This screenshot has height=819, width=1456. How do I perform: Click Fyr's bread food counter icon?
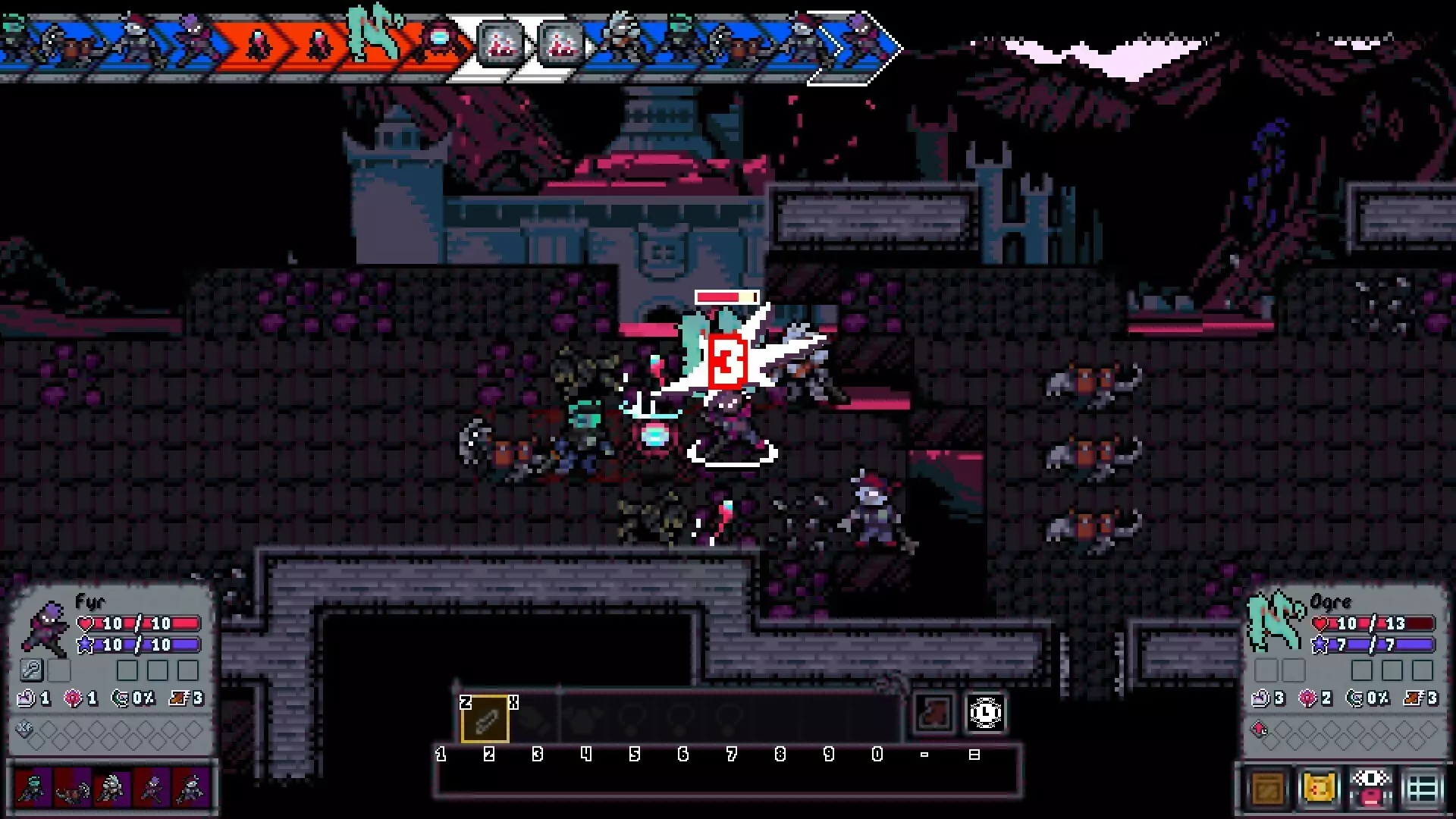[27, 698]
